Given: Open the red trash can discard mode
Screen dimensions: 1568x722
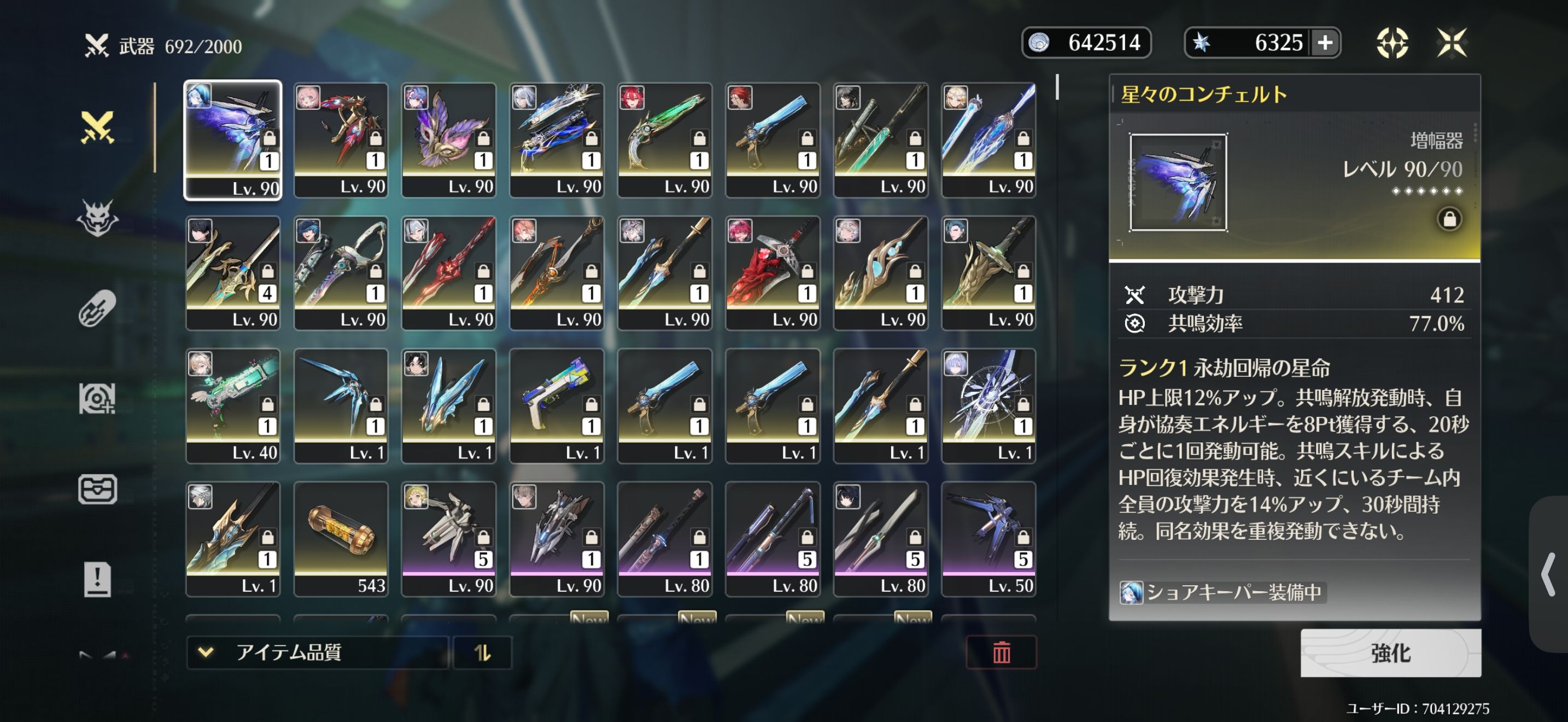Looking at the screenshot, I should [x=1001, y=653].
